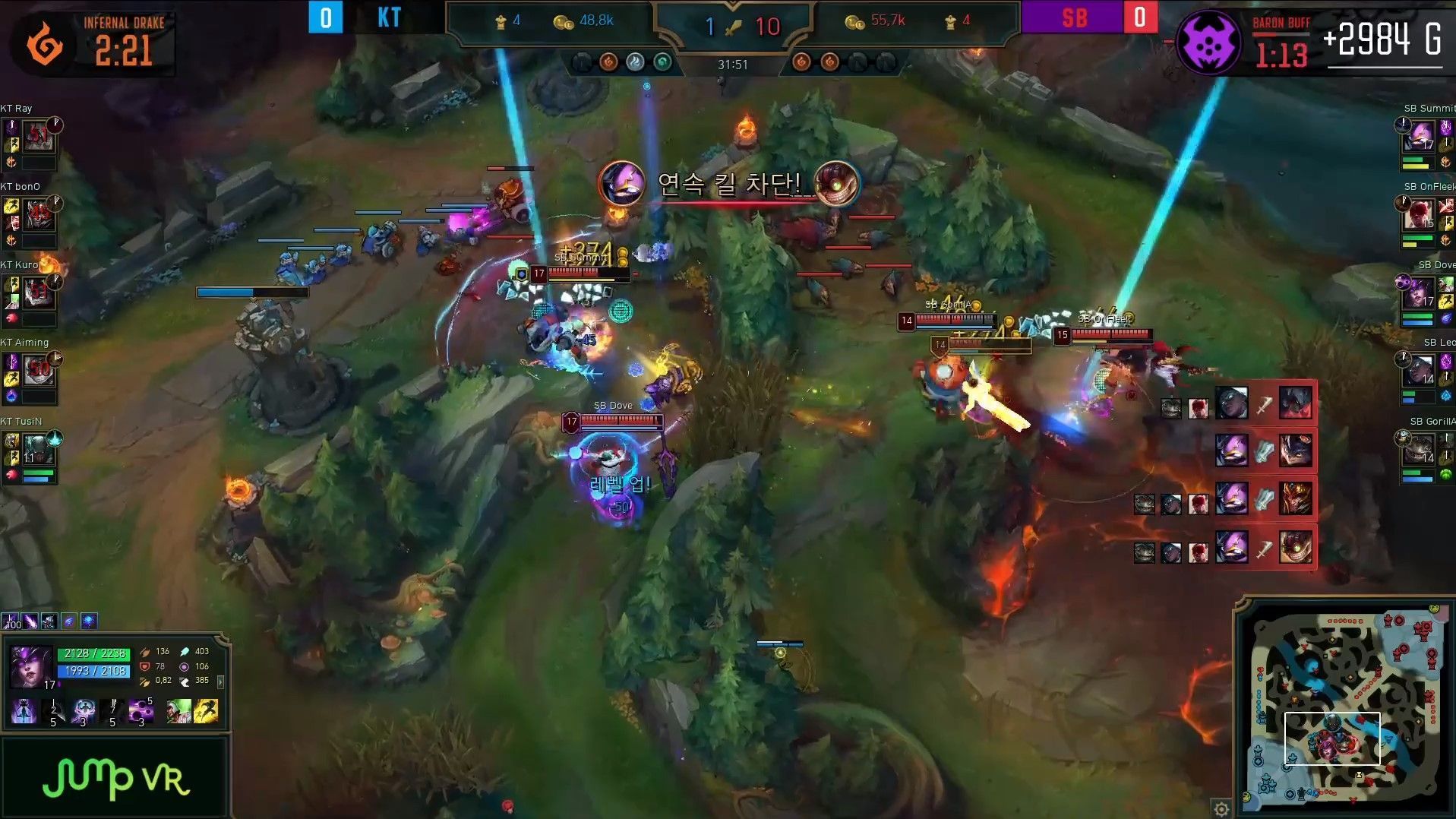Select the Baron Buff icon near the red timer
The height and width of the screenshot is (819, 1456).
[x=1209, y=43]
